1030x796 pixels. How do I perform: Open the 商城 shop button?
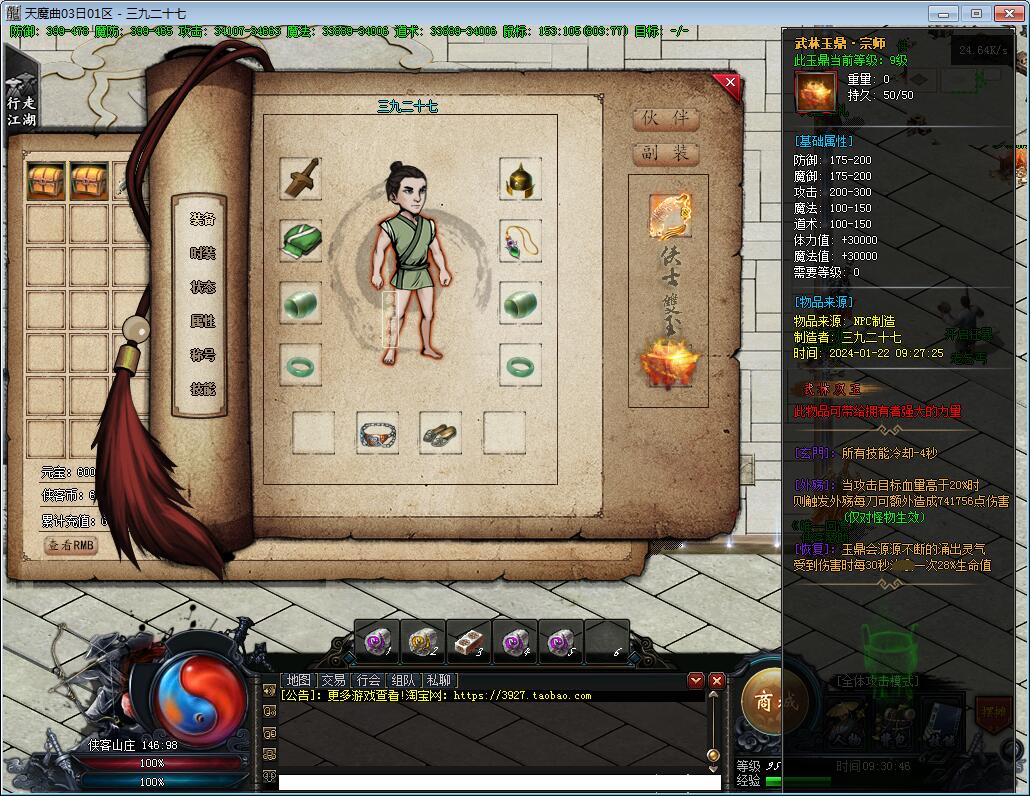(777, 701)
